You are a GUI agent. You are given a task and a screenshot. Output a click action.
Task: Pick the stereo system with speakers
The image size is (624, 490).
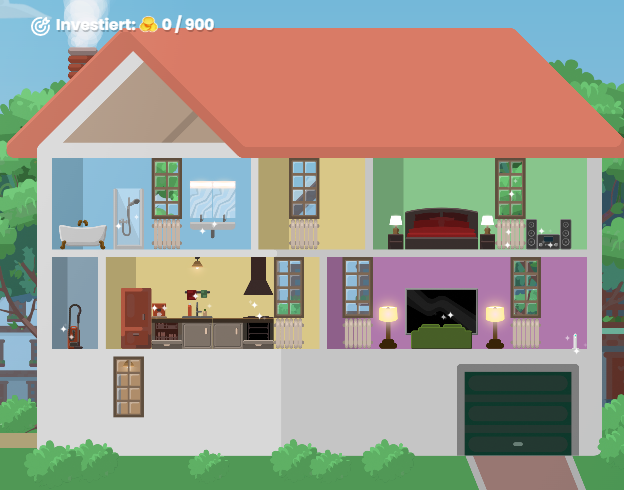(548, 236)
